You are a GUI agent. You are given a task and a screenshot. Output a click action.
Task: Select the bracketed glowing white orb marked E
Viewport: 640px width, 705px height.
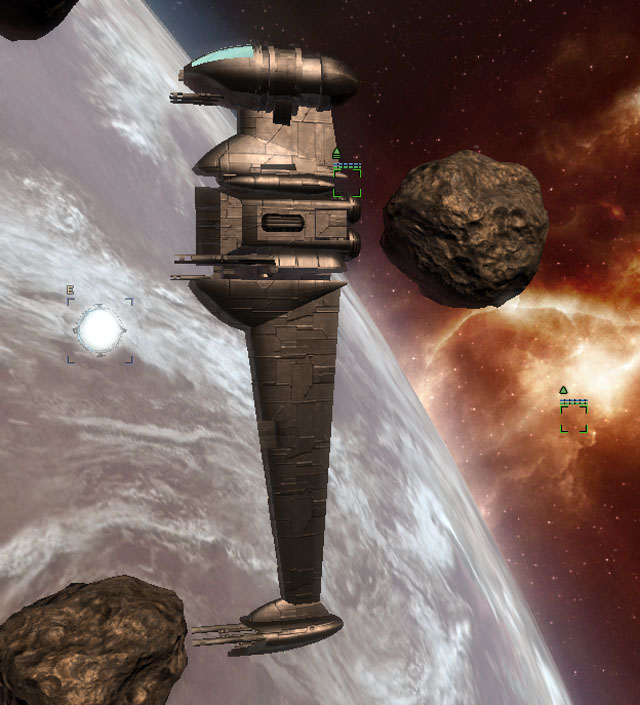[x=100, y=329]
